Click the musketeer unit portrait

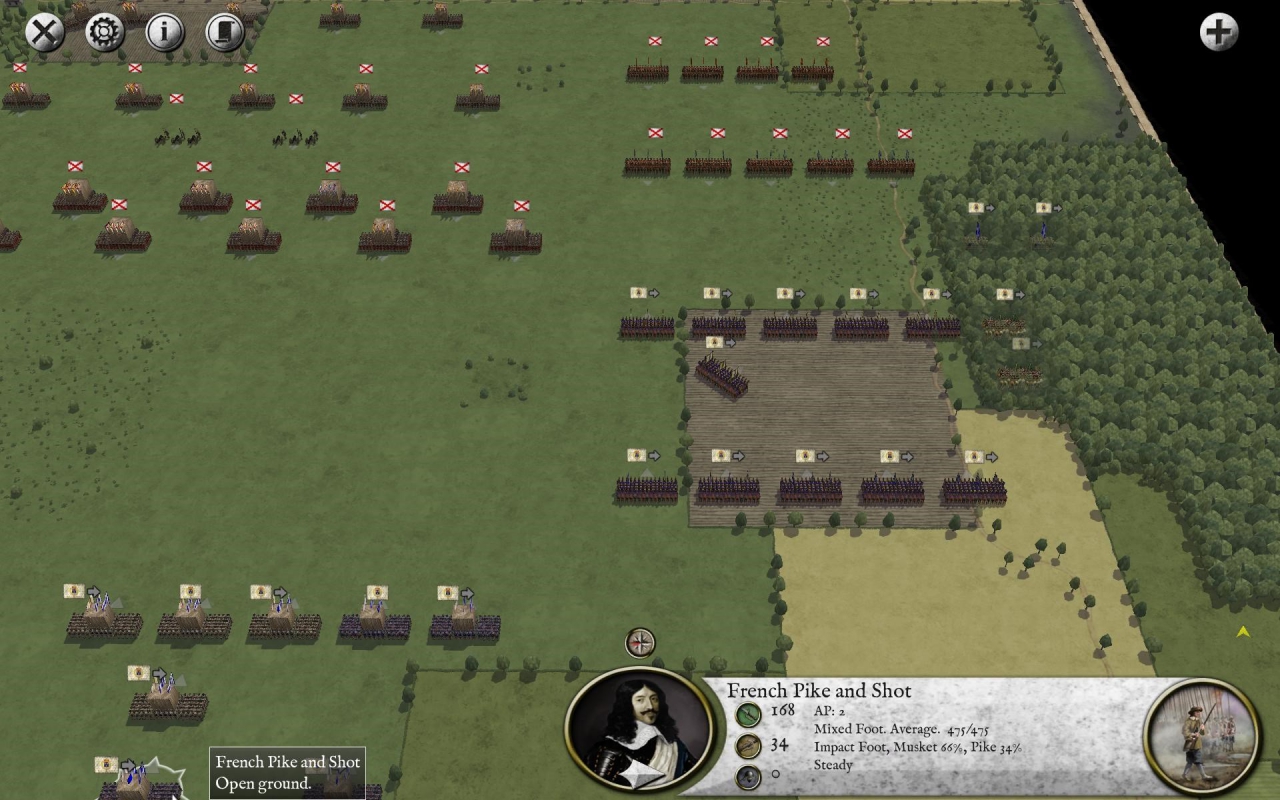[x=1202, y=736]
